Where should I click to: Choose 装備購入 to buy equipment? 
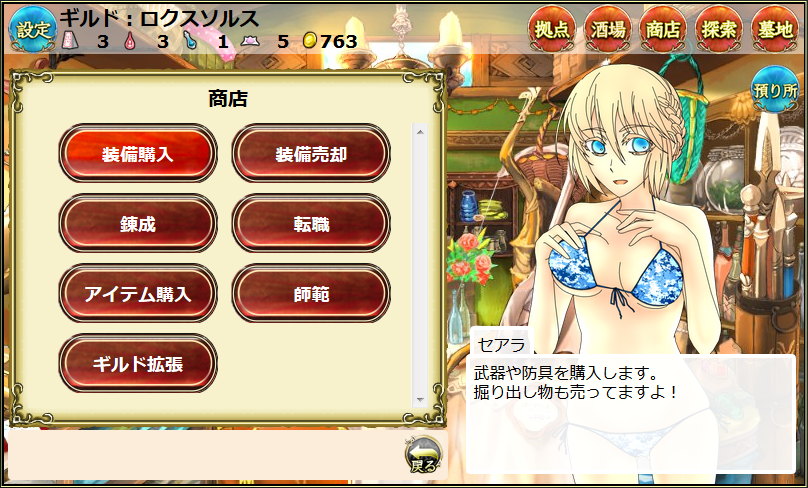(x=138, y=154)
